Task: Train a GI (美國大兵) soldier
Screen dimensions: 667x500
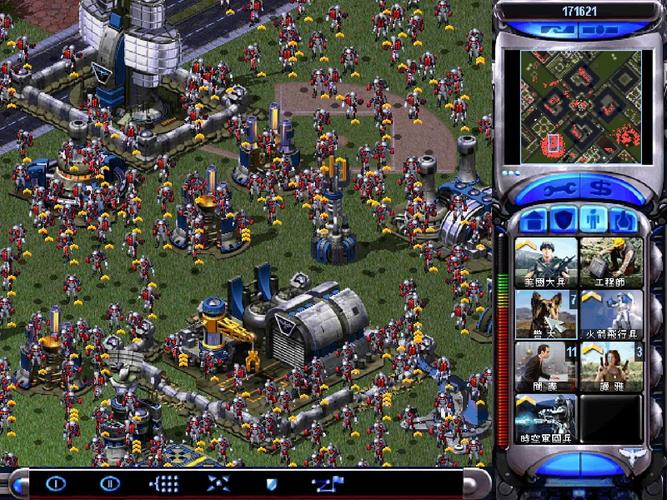Action: pyautogui.click(x=546, y=262)
